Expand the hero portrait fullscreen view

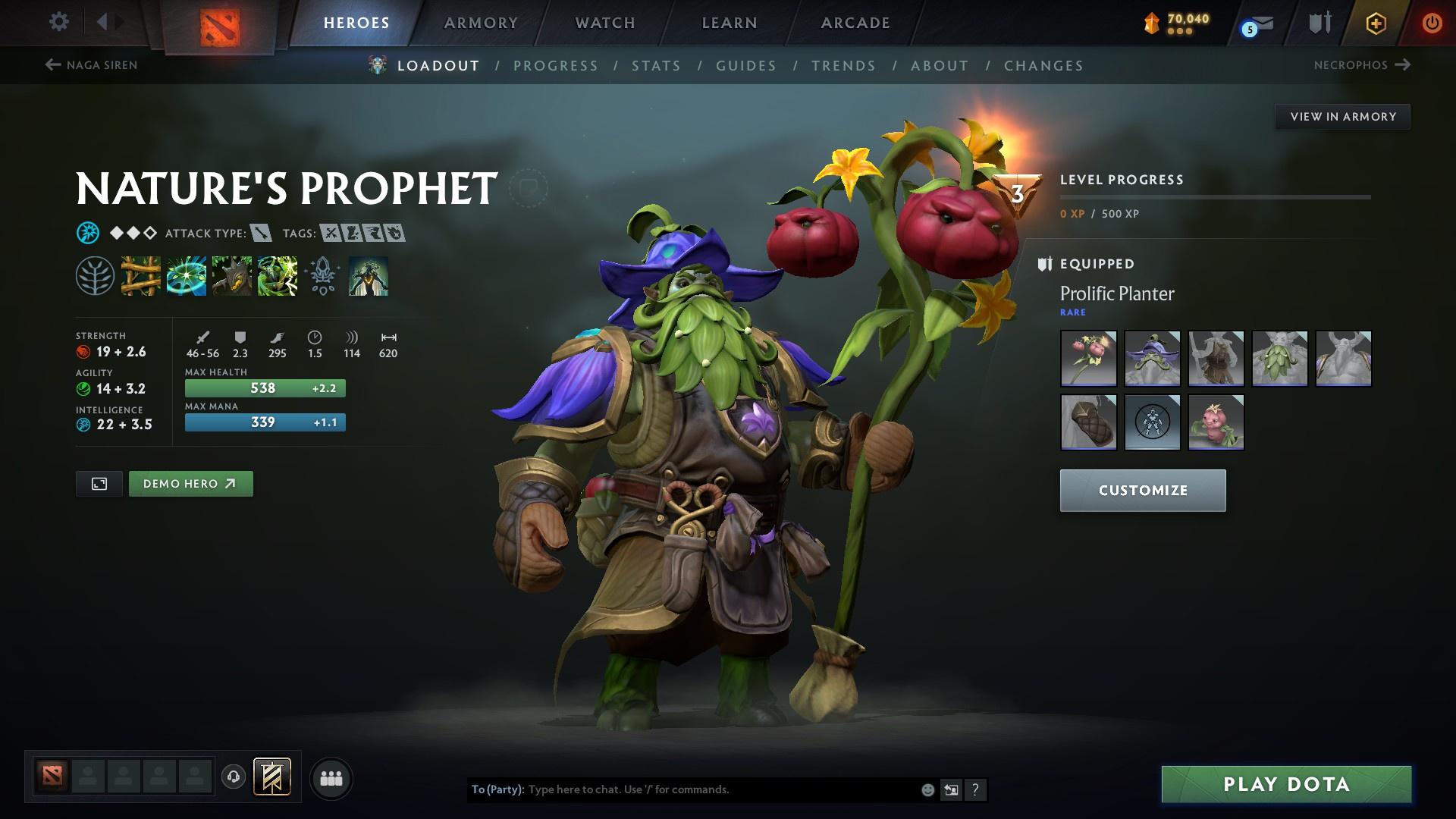pyautogui.click(x=99, y=483)
